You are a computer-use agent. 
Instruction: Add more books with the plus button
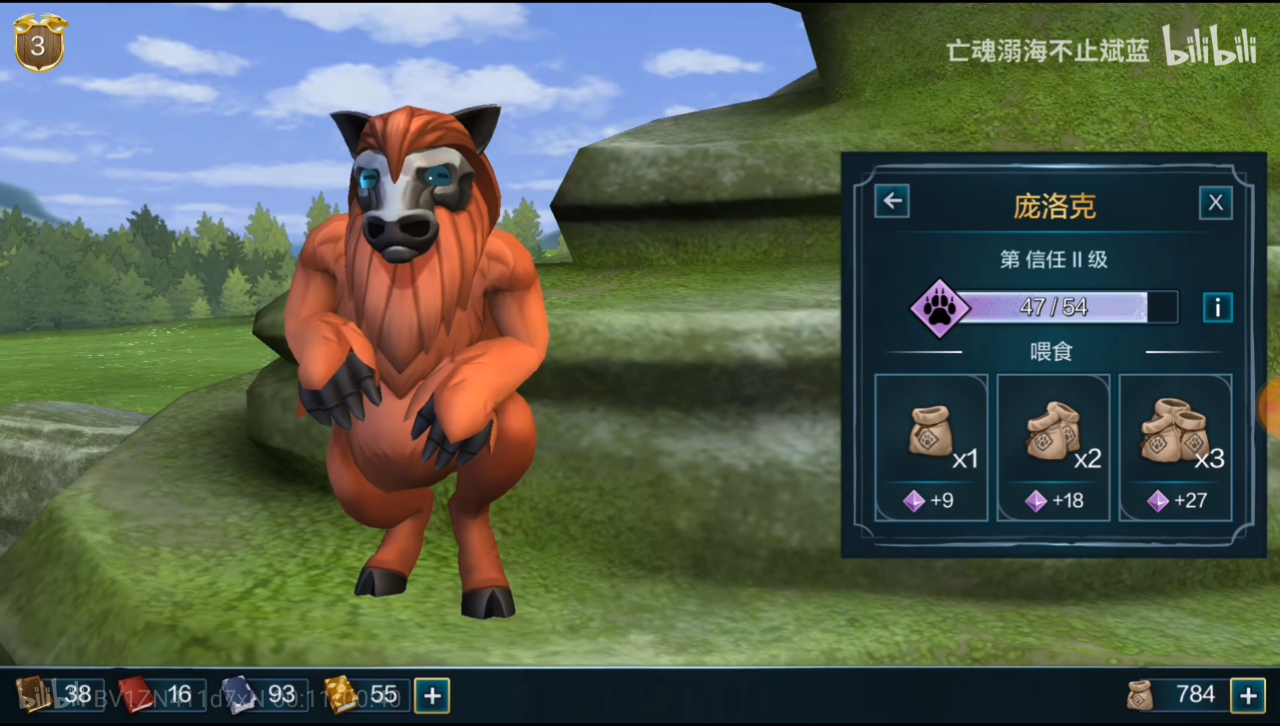pyautogui.click(x=432, y=695)
